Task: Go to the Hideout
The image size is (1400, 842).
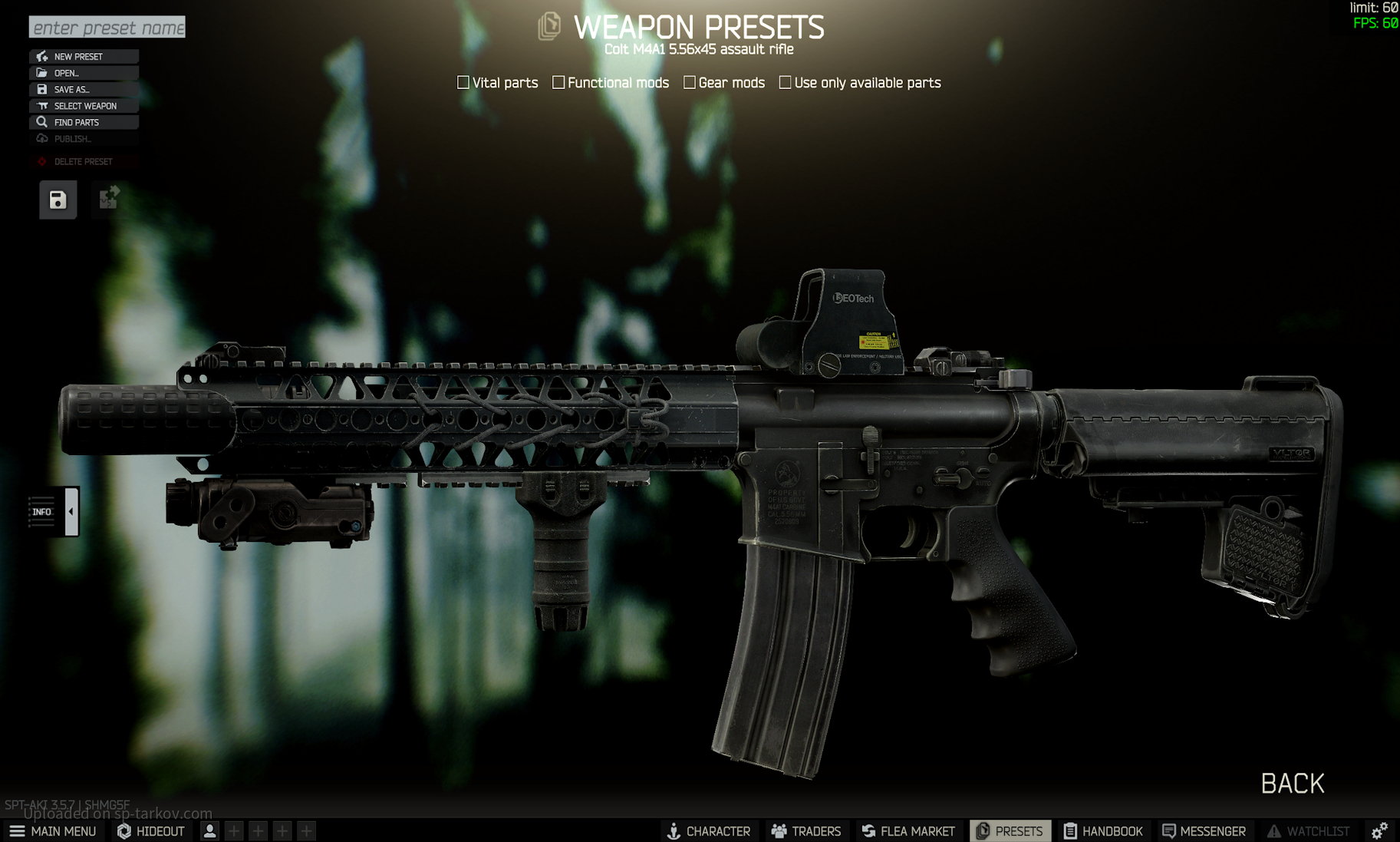Action: coord(151,831)
